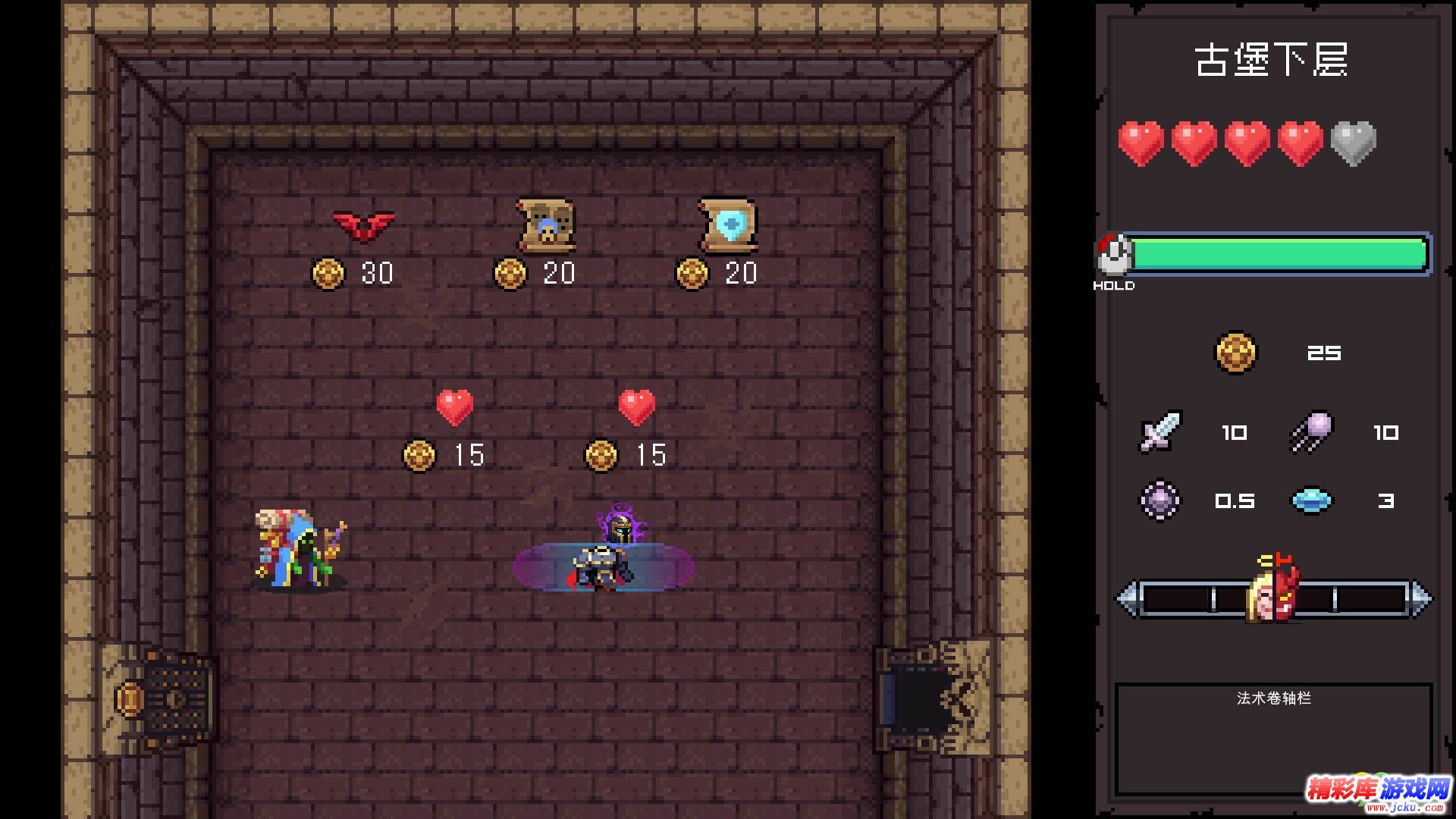1456x819 pixels.
Task: Pick the blue gem scroll shop item
Action: point(728,225)
